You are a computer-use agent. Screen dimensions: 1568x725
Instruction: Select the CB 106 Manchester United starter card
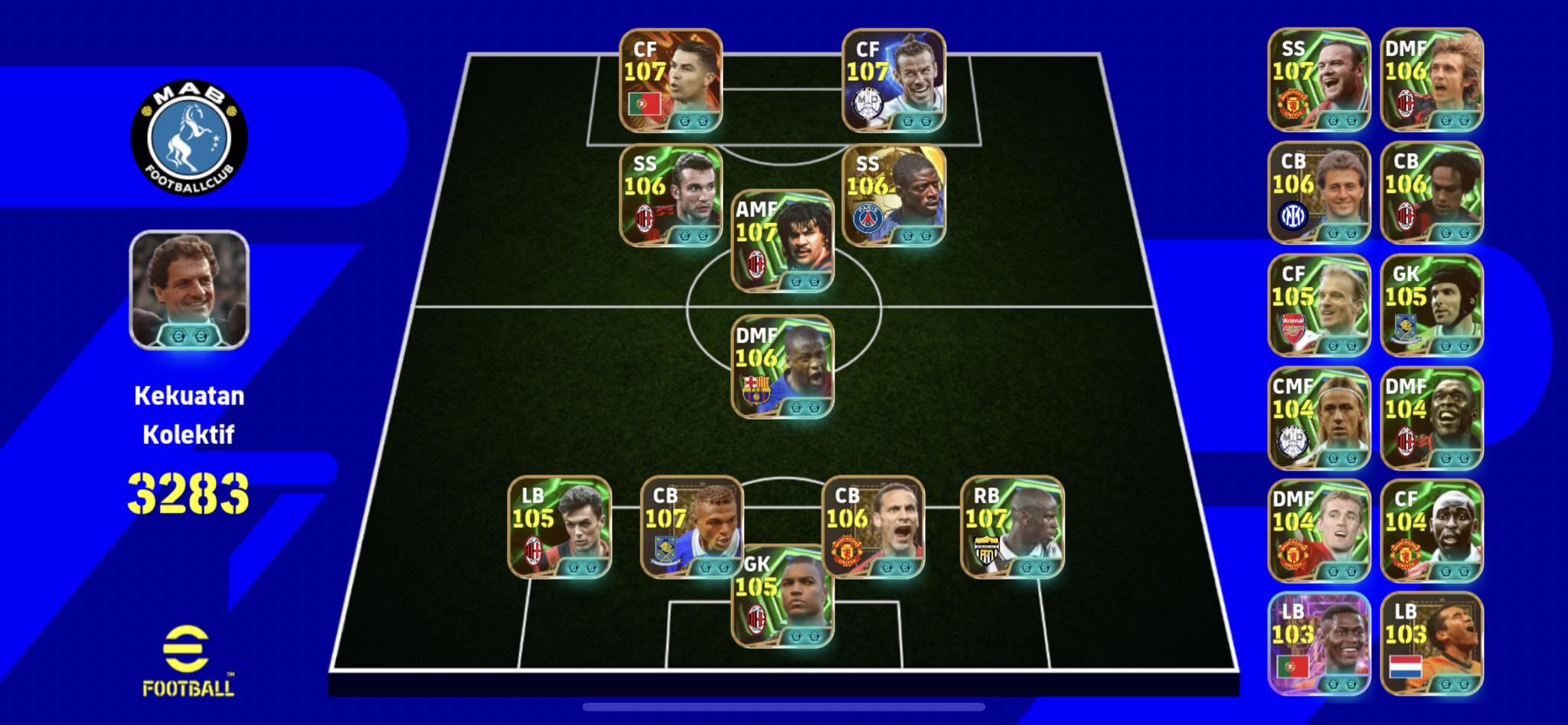coord(873,527)
